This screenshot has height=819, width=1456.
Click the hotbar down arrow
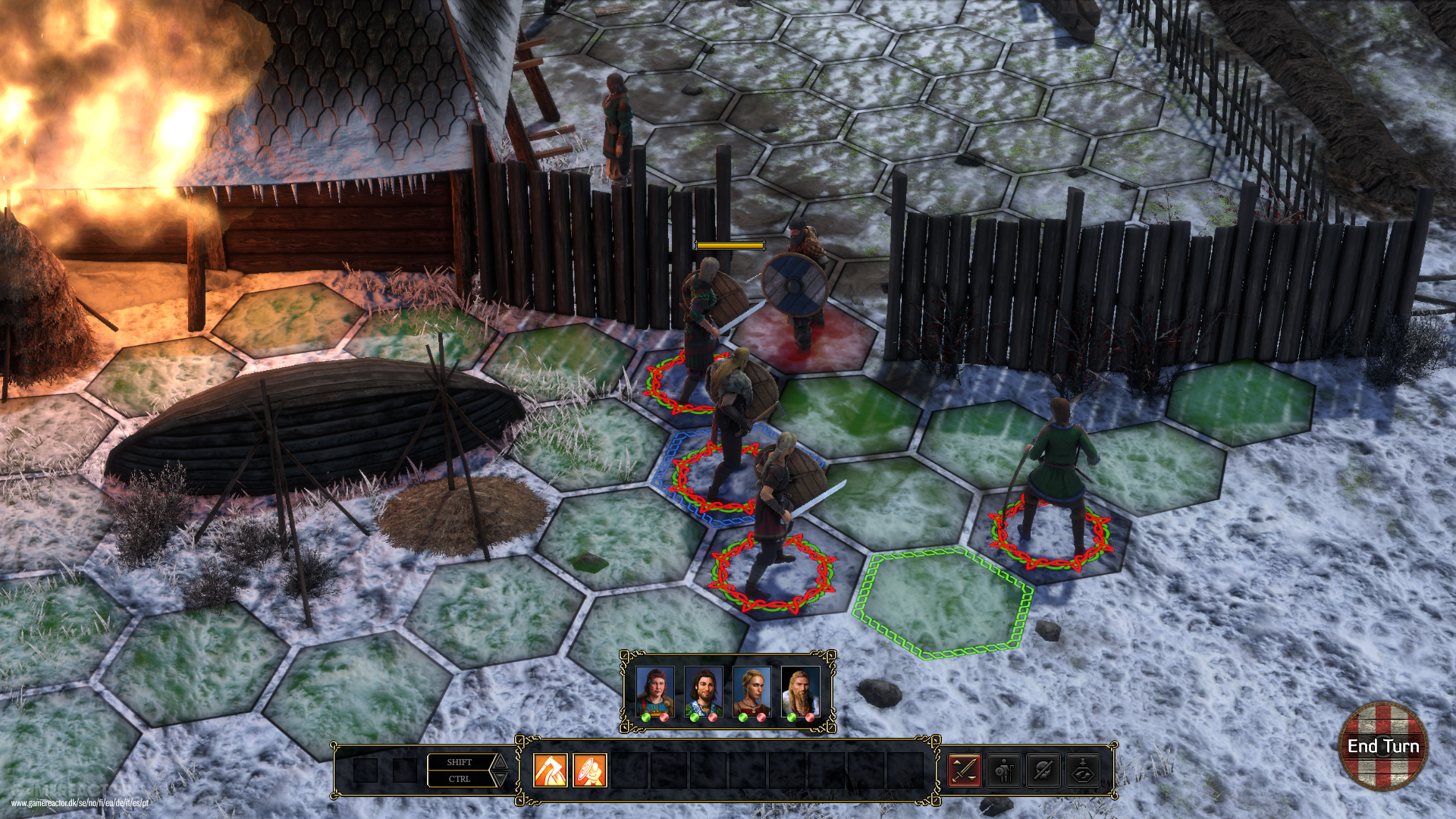tap(500, 780)
